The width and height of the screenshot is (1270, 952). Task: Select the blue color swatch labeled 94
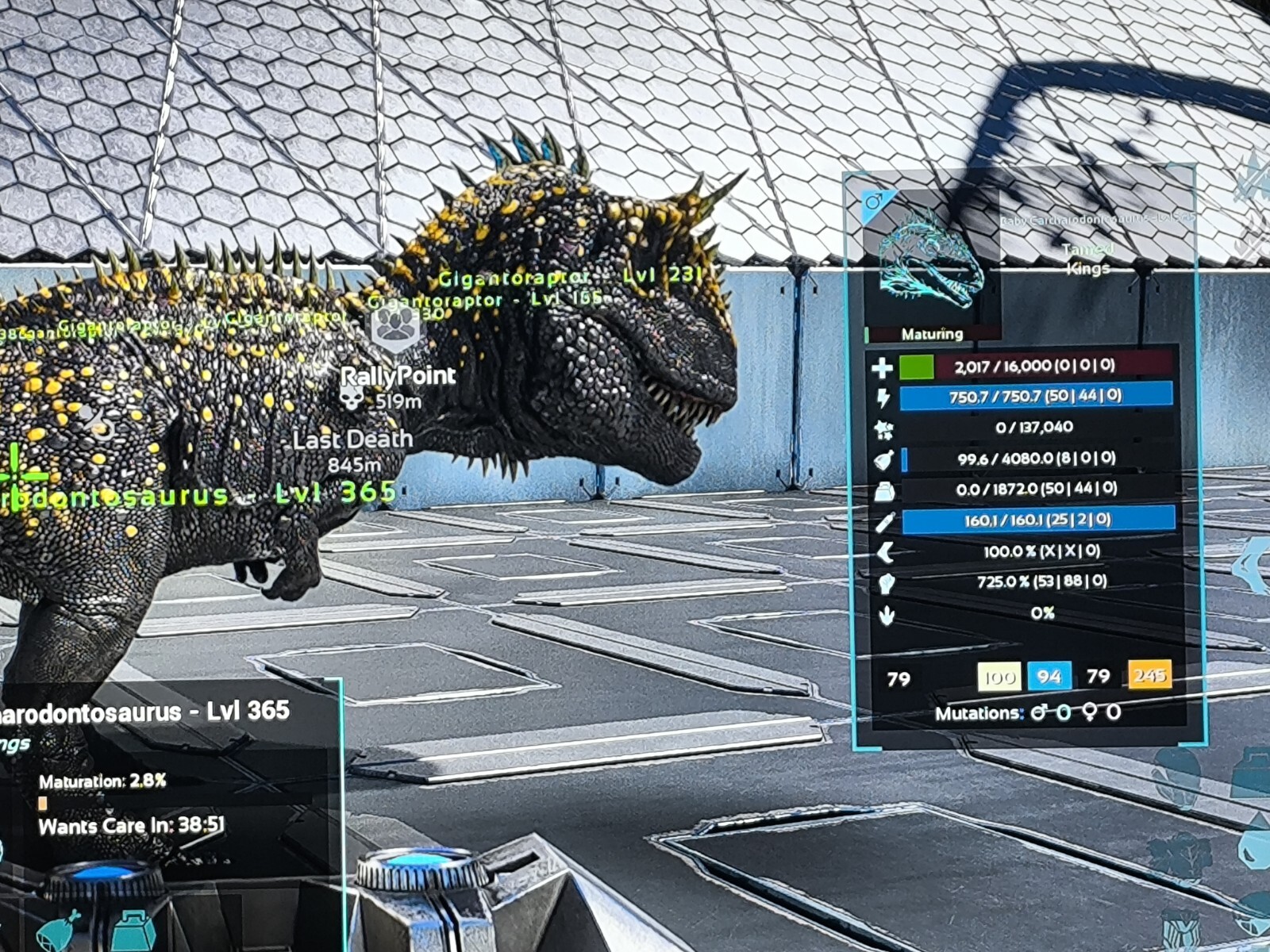(x=1049, y=676)
